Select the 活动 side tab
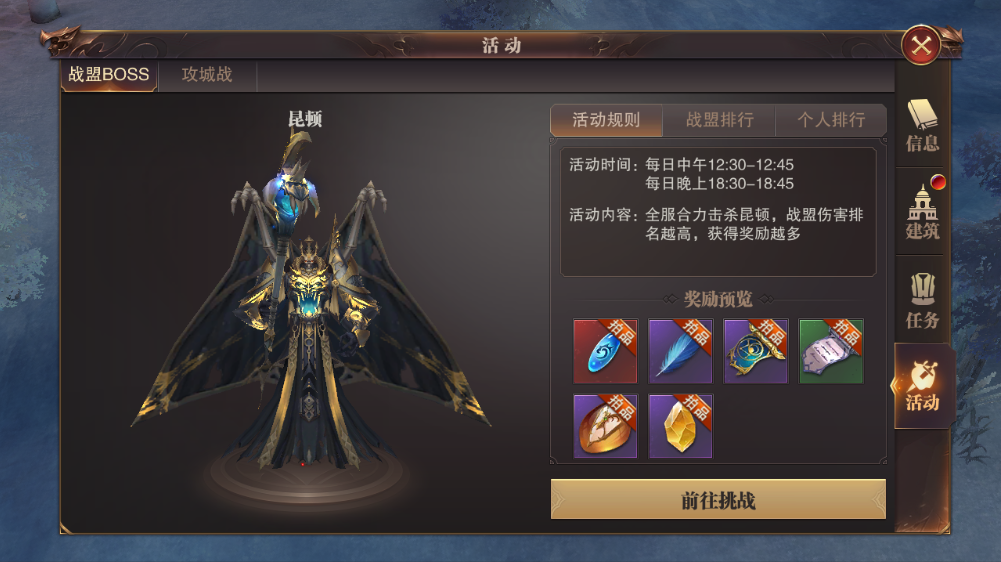This screenshot has height=562, width=1001. [x=922, y=386]
